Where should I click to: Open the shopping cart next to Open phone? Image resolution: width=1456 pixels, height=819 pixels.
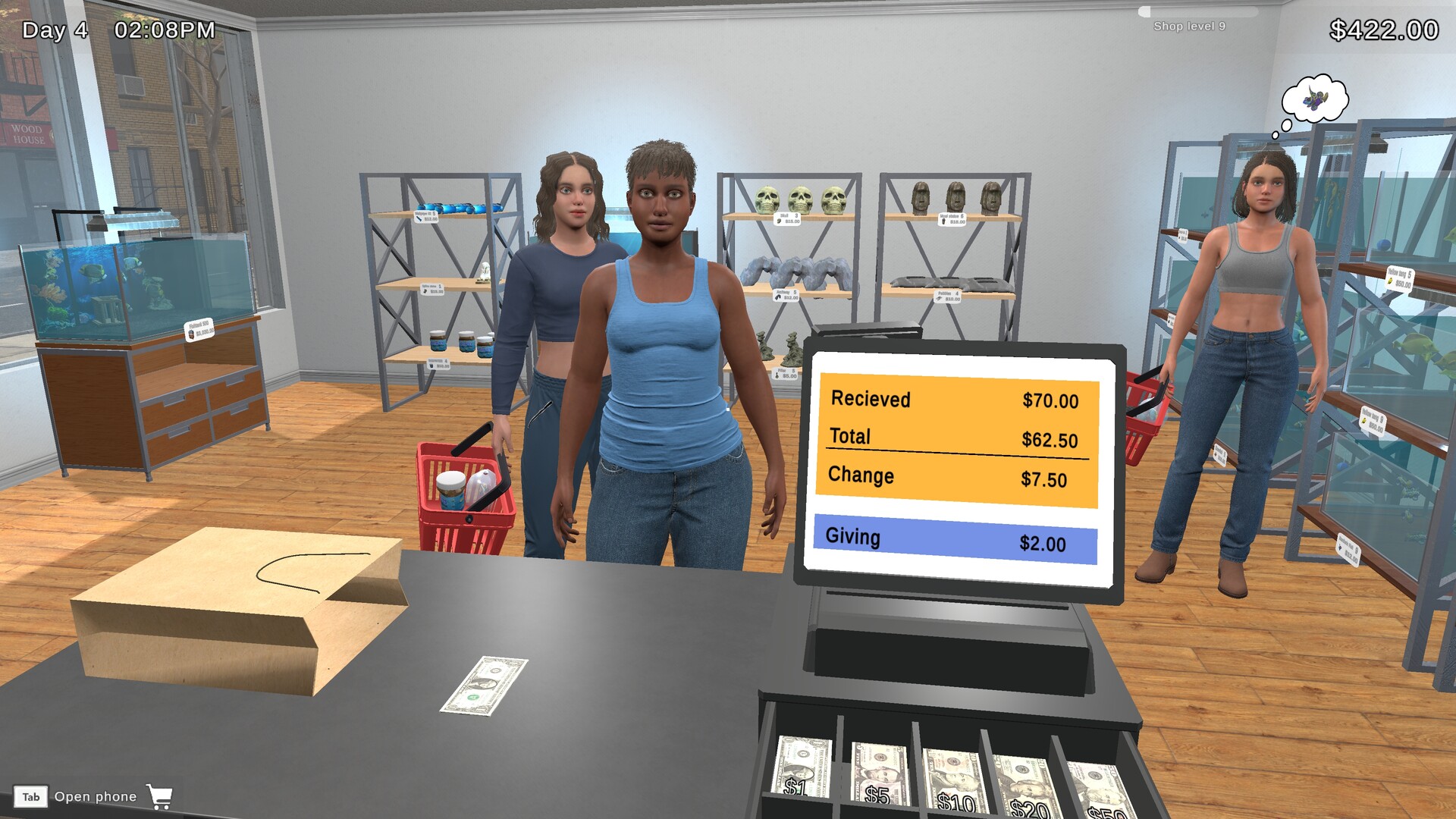(x=161, y=796)
